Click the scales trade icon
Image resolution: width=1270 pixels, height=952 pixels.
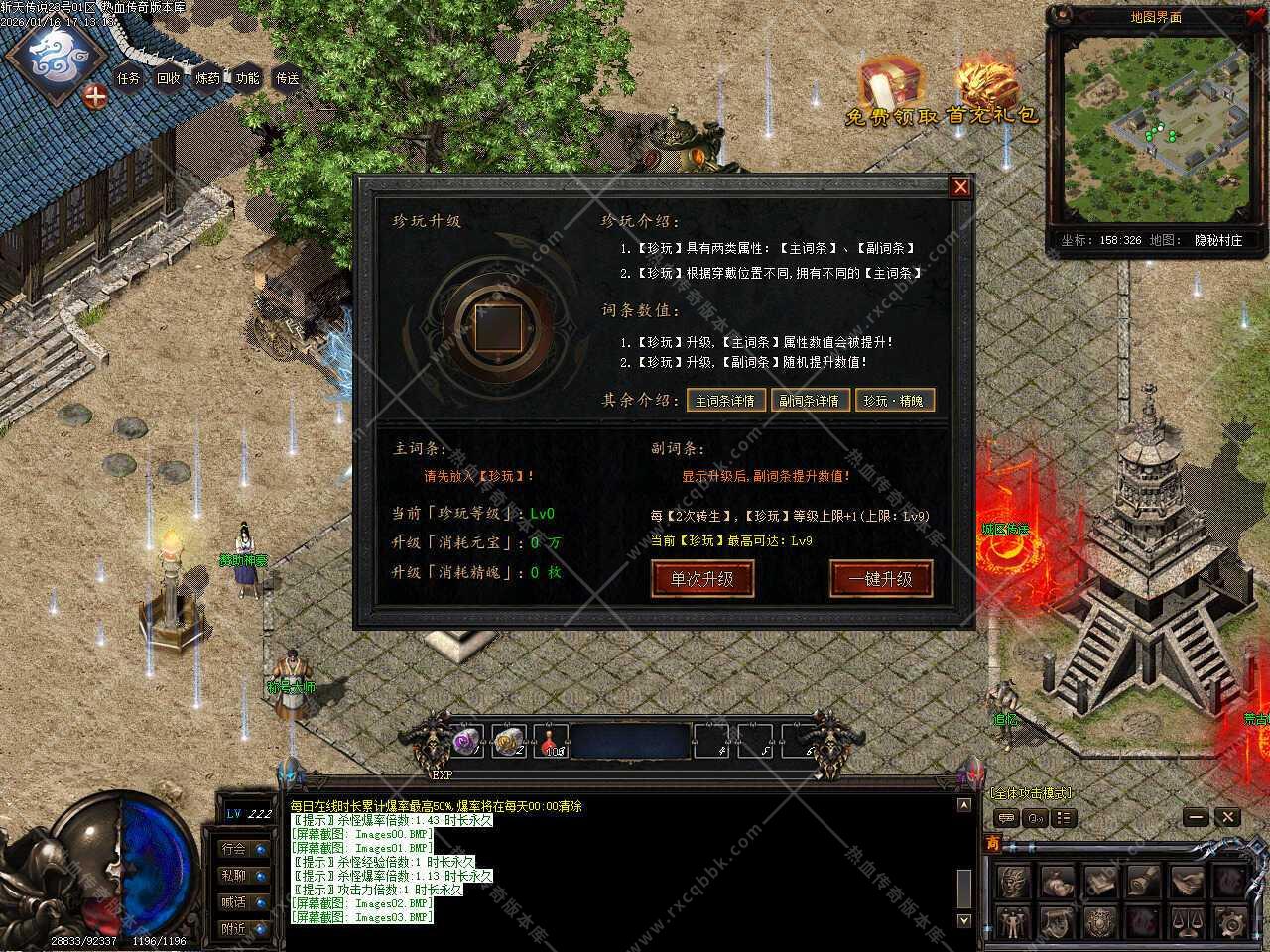pos(1187,921)
